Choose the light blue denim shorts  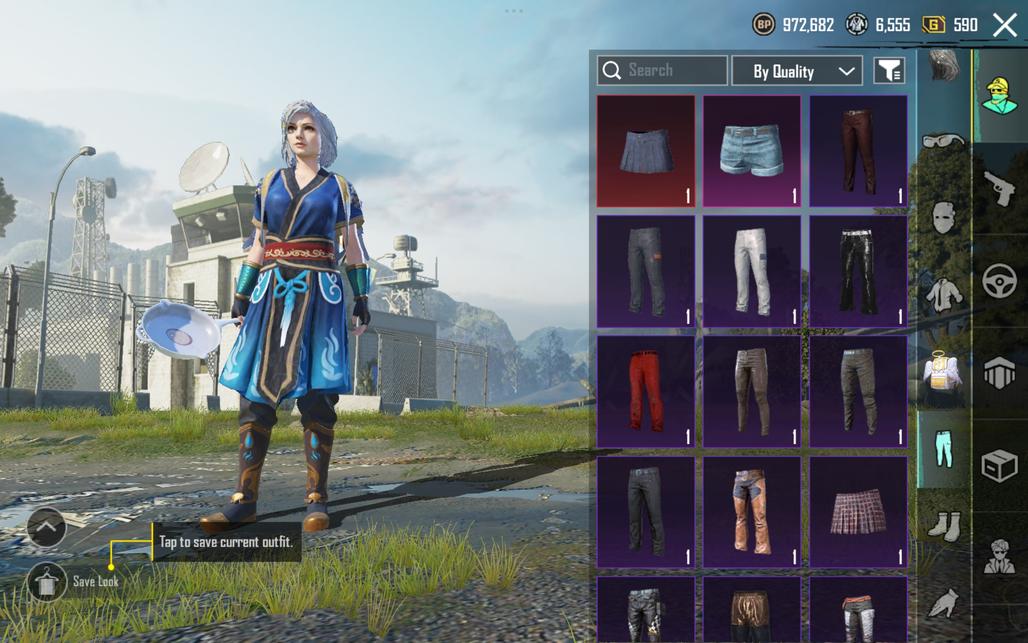[x=752, y=151]
